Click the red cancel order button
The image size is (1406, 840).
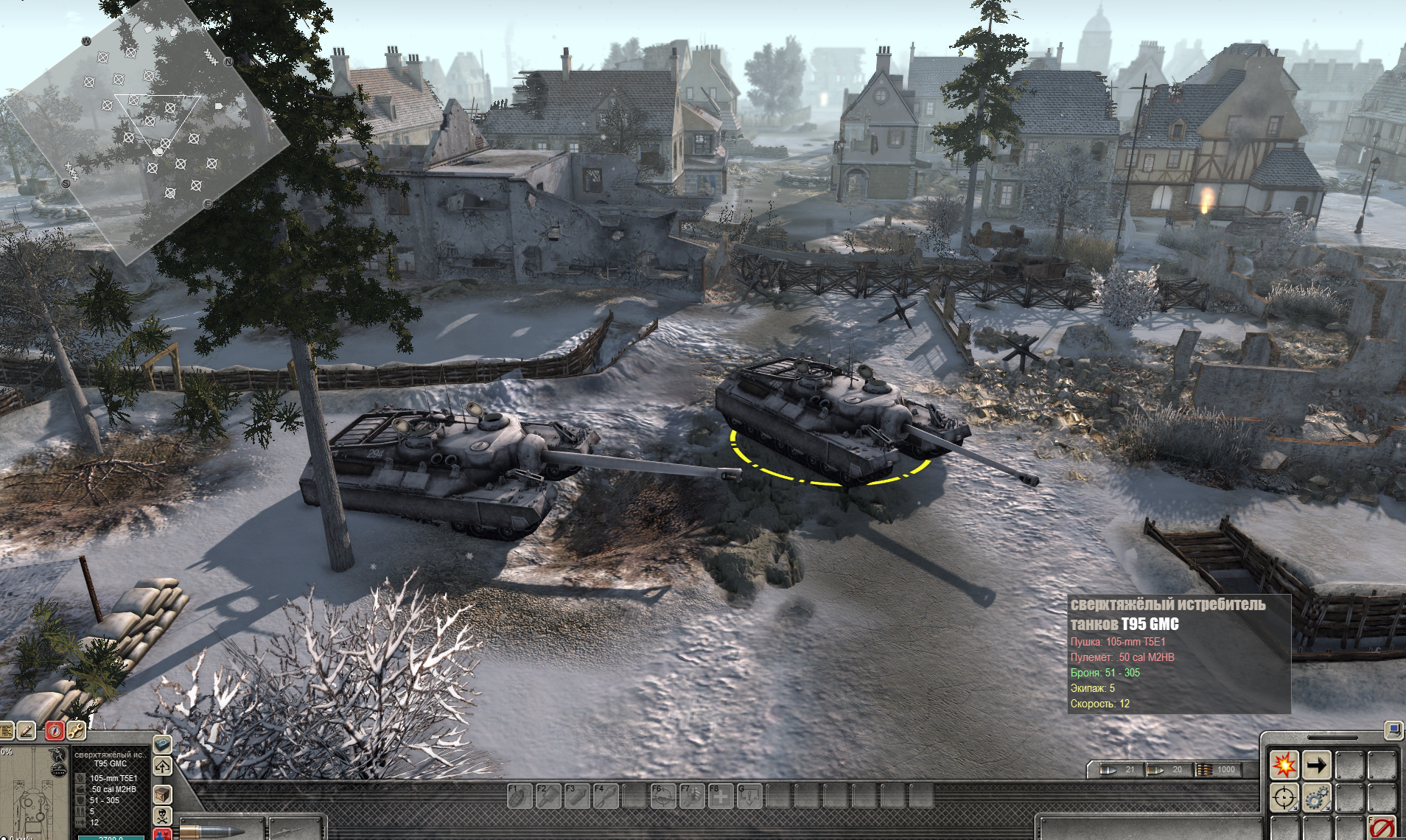(1382, 828)
